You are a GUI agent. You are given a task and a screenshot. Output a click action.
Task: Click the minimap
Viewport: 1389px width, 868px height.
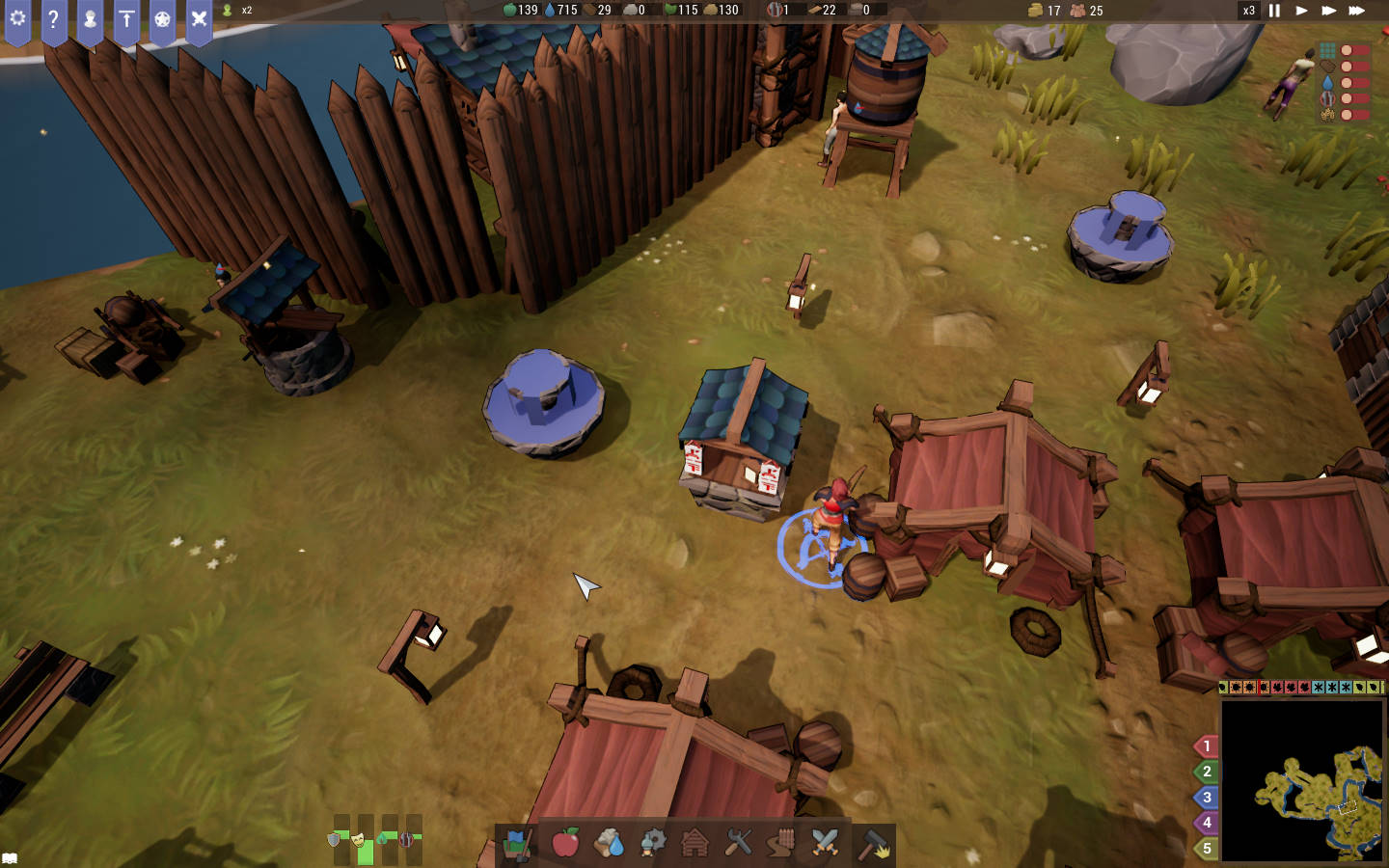[1302, 779]
